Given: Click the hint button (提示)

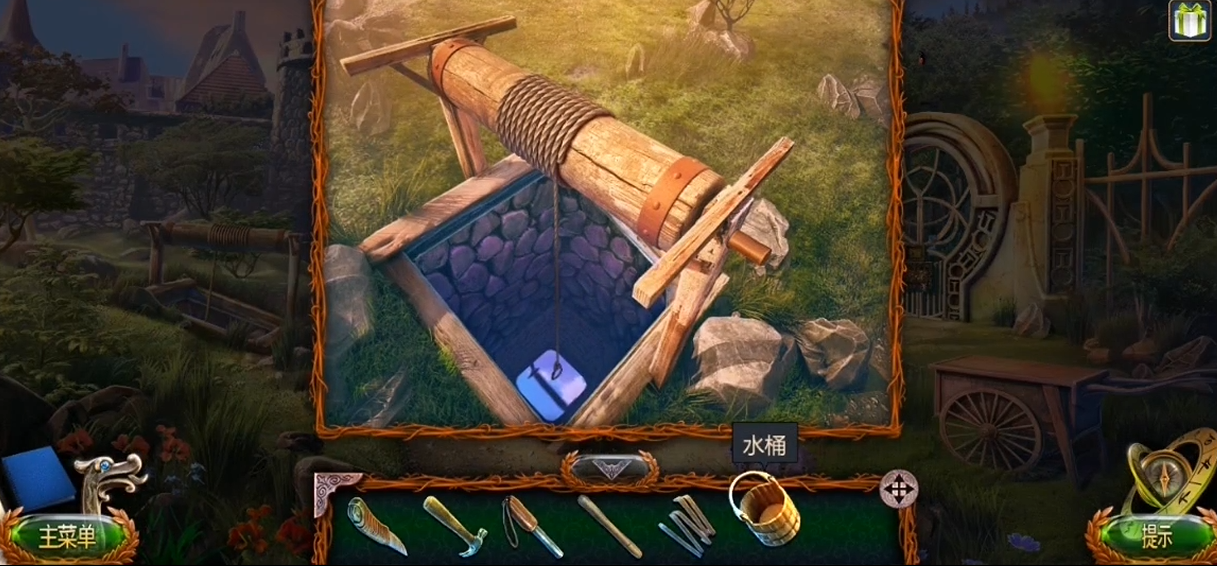Looking at the screenshot, I should click(1153, 537).
